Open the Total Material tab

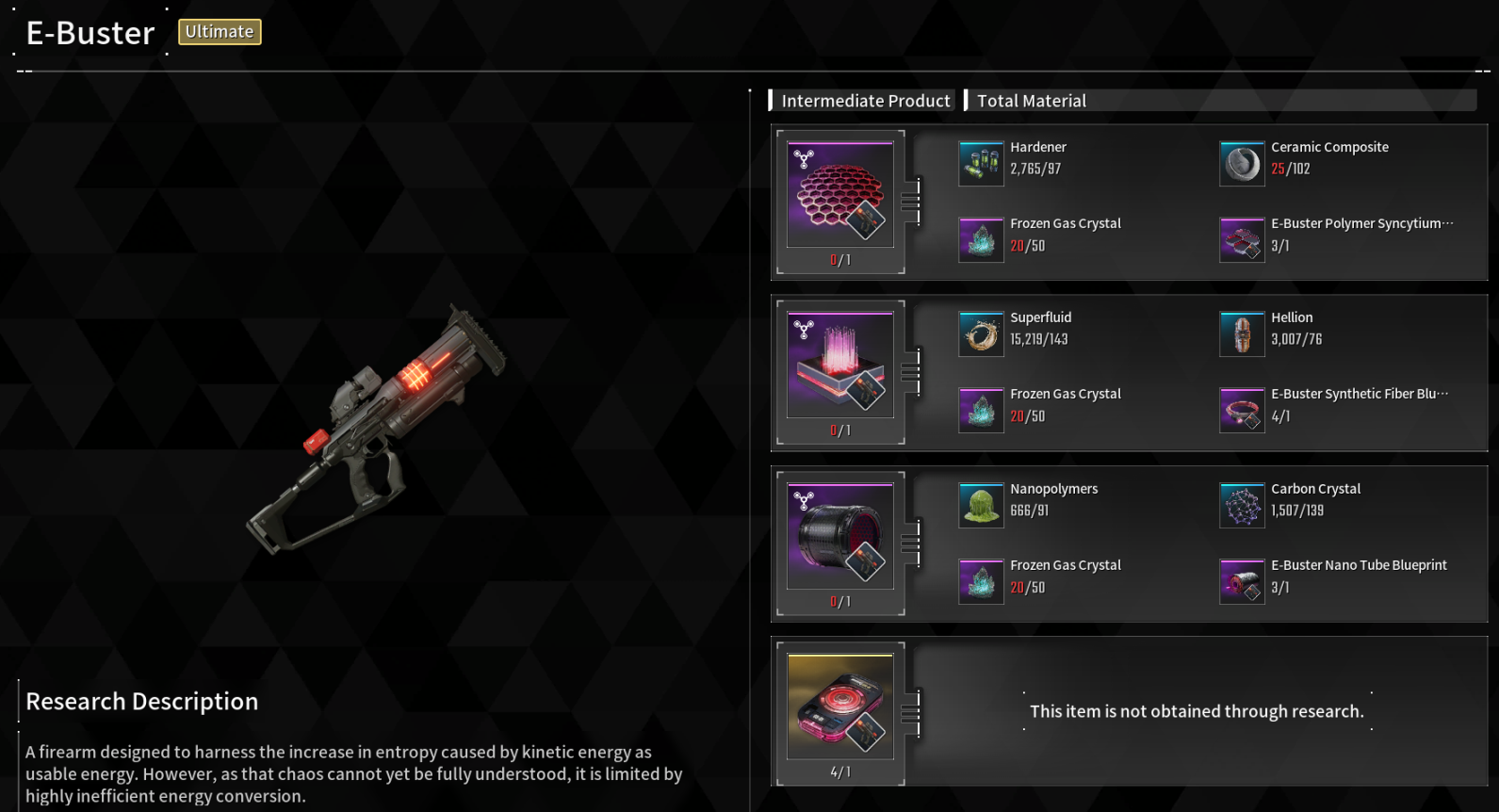pos(1031,101)
